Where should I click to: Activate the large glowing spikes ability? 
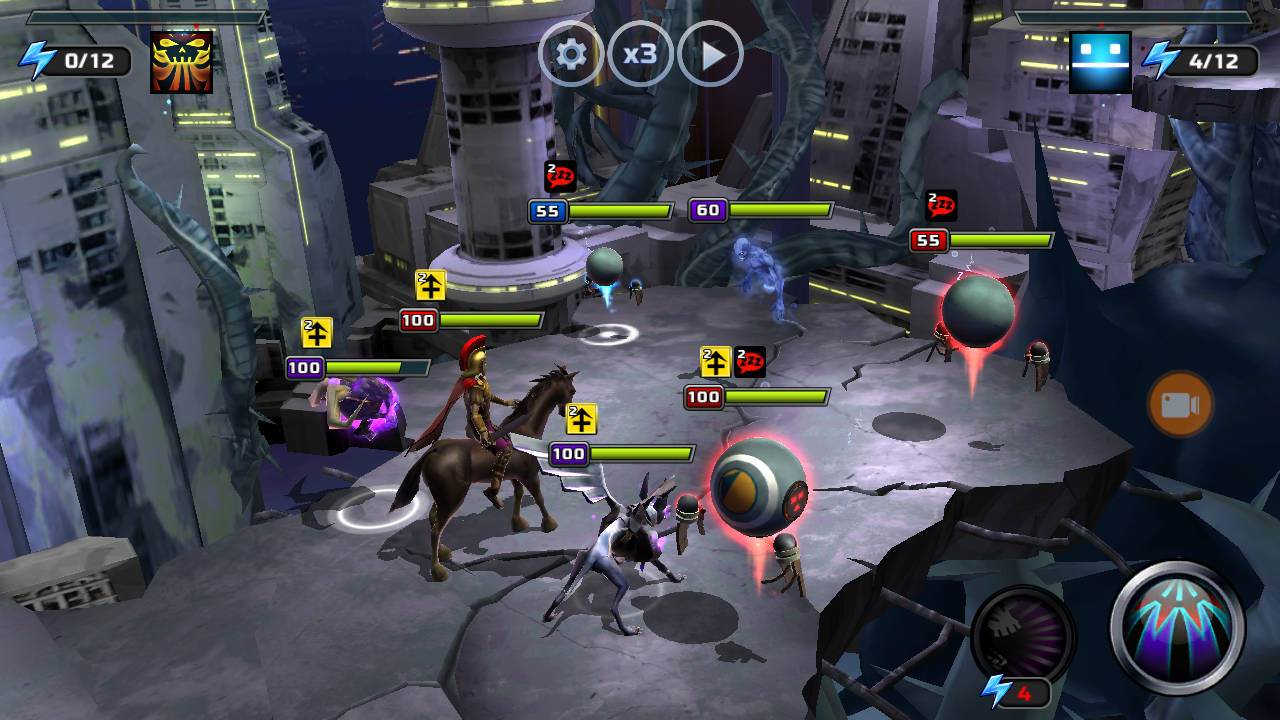[x=1178, y=627]
